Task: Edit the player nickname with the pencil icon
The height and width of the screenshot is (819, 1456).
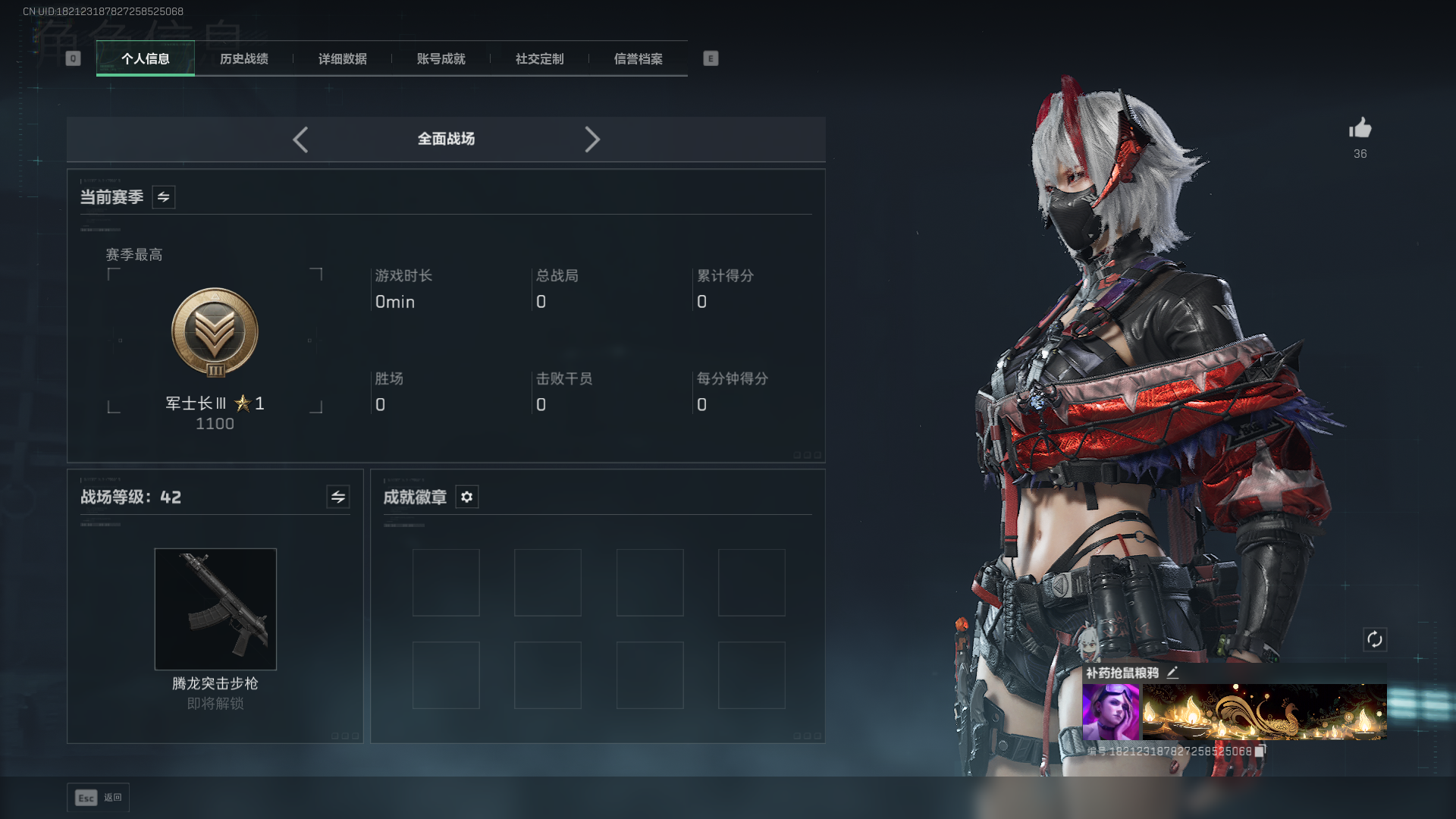Action: [1172, 673]
